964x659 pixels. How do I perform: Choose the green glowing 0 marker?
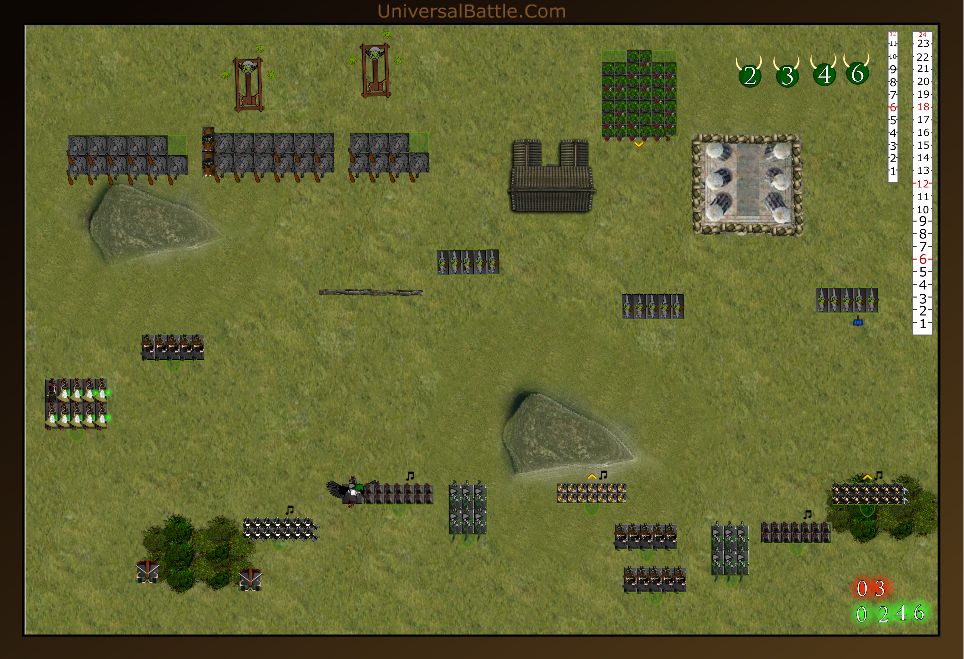tap(861, 613)
